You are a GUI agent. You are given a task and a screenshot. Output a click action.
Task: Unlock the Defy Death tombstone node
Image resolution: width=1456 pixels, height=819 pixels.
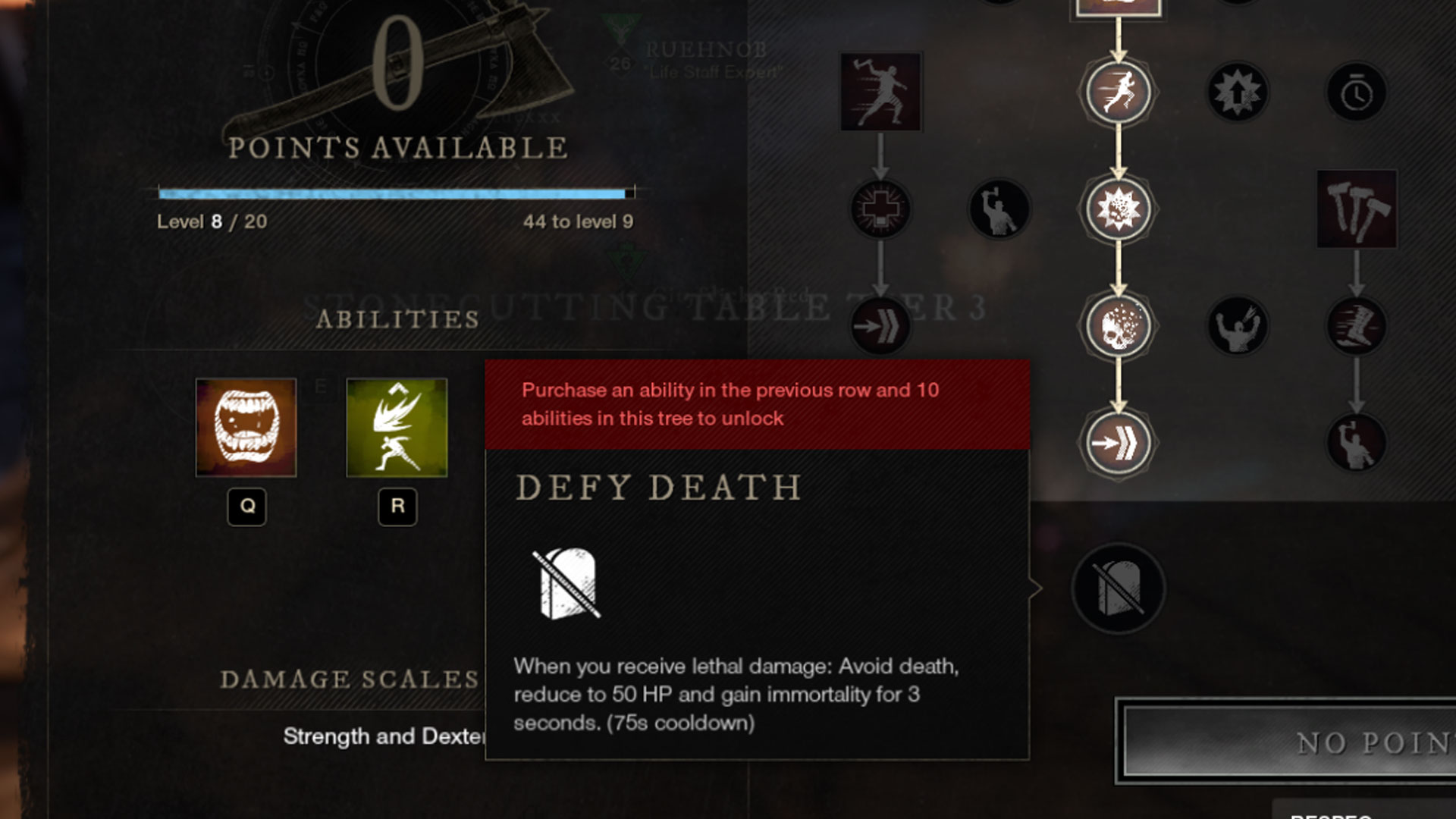coord(1118,588)
